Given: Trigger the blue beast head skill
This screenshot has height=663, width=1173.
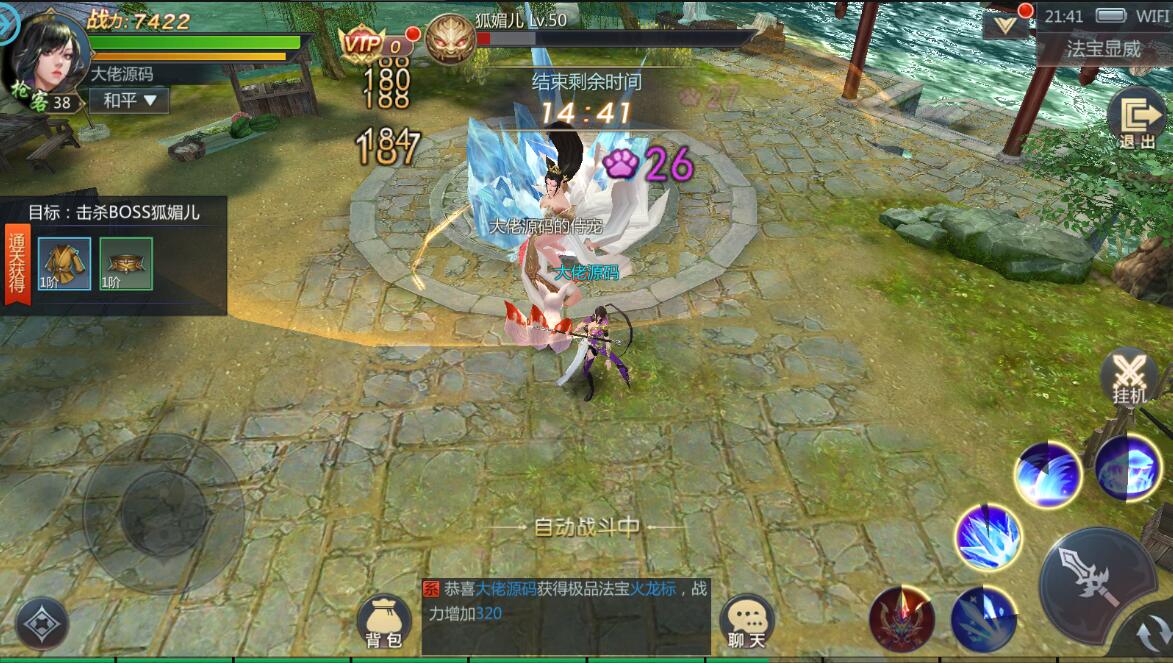Looking at the screenshot, I should tap(1128, 467).
